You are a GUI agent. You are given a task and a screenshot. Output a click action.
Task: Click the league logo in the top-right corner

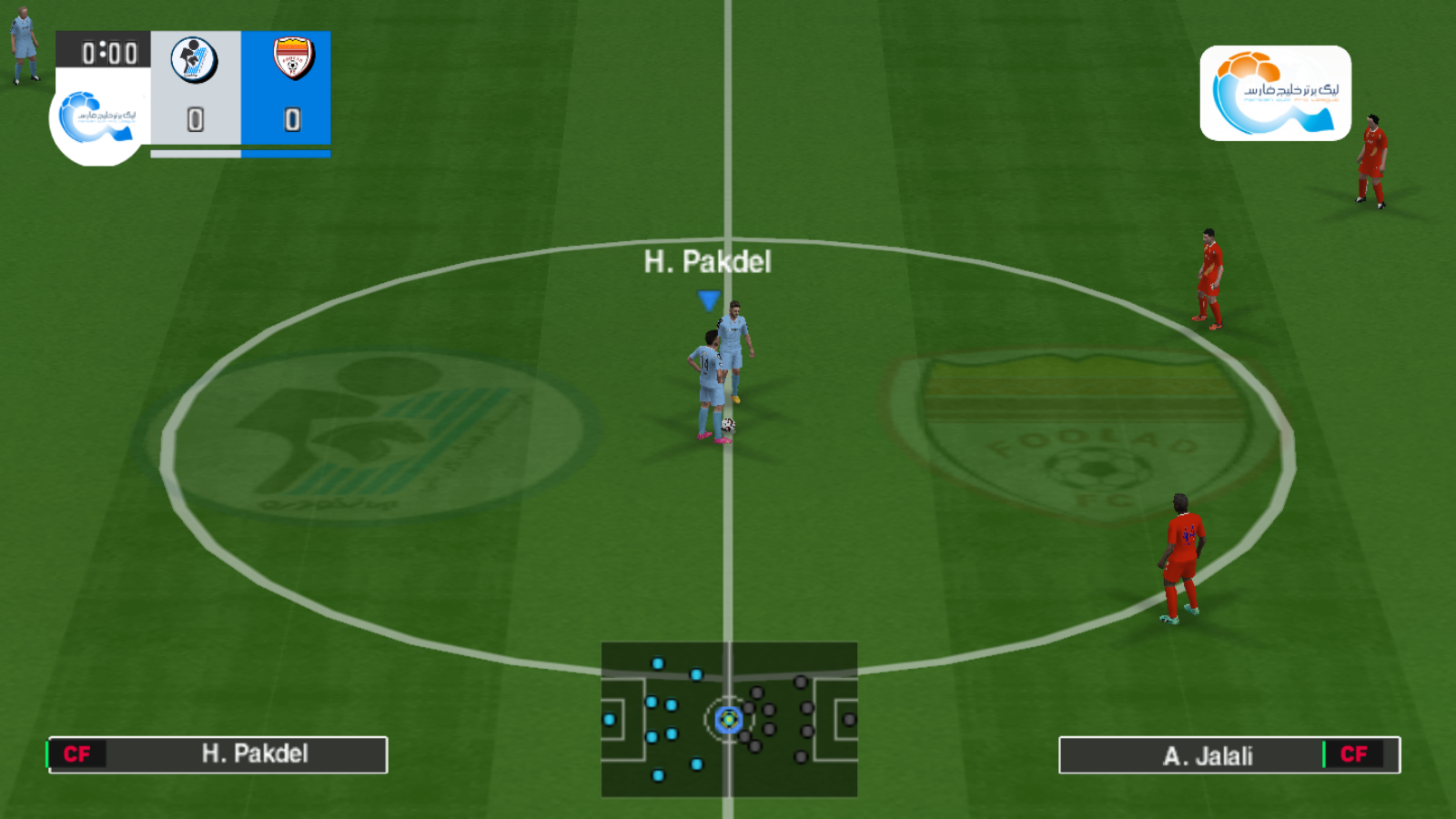[1274, 91]
